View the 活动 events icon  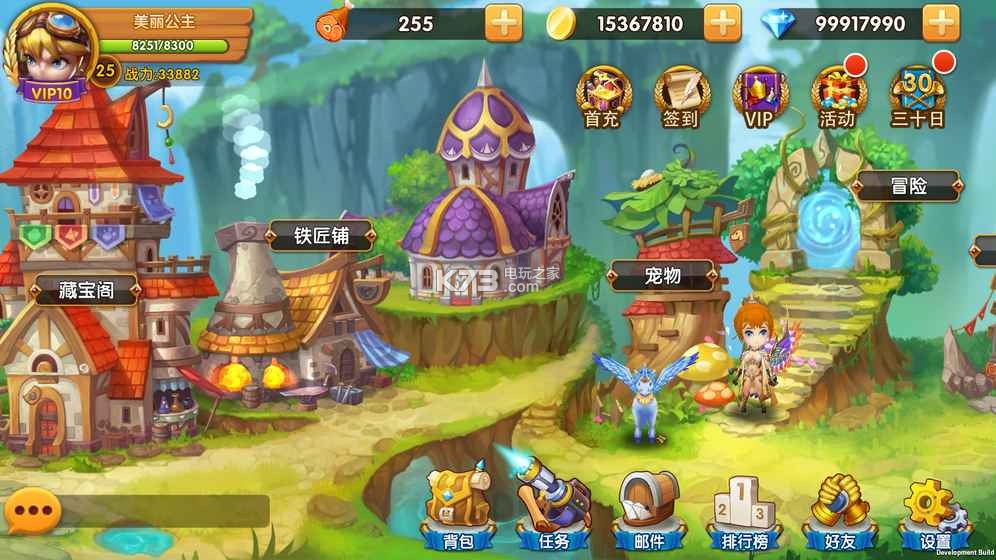pos(837,97)
